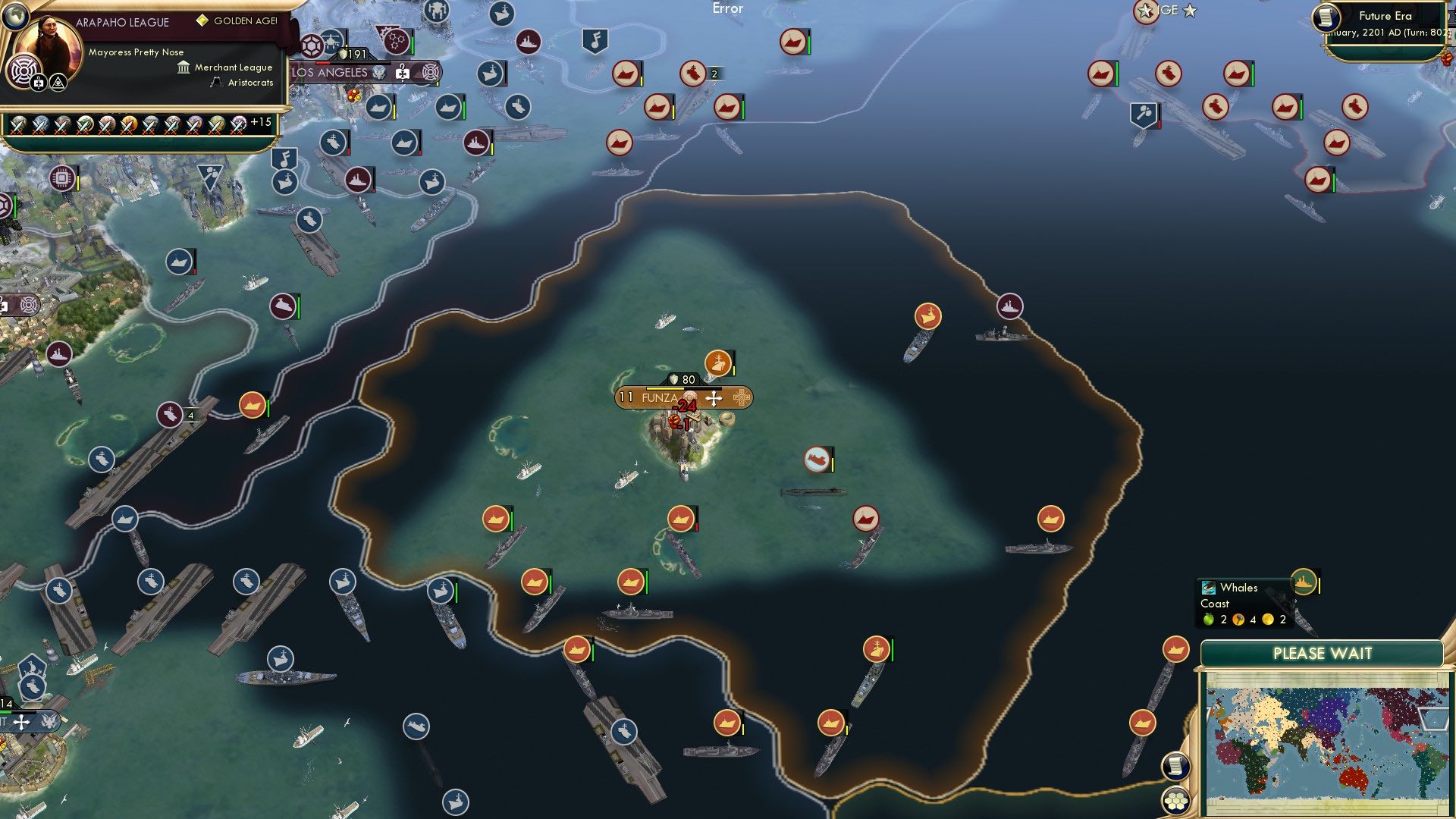Viewport: 1456px width, 819px height.
Task: Open the diplomacy globe in the top-left corner
Action: 17,17
